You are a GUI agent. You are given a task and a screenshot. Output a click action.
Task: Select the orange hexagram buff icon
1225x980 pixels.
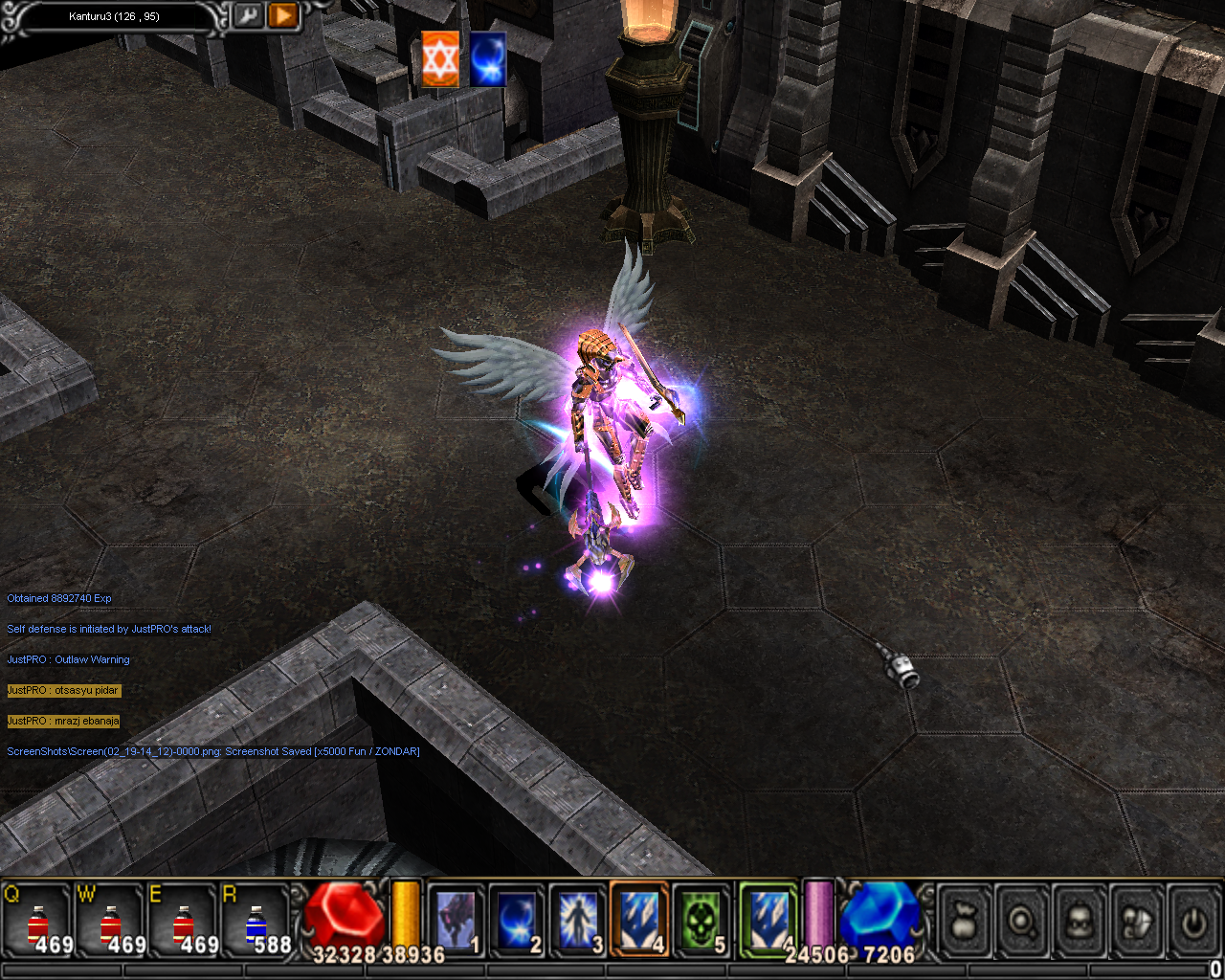440,59
